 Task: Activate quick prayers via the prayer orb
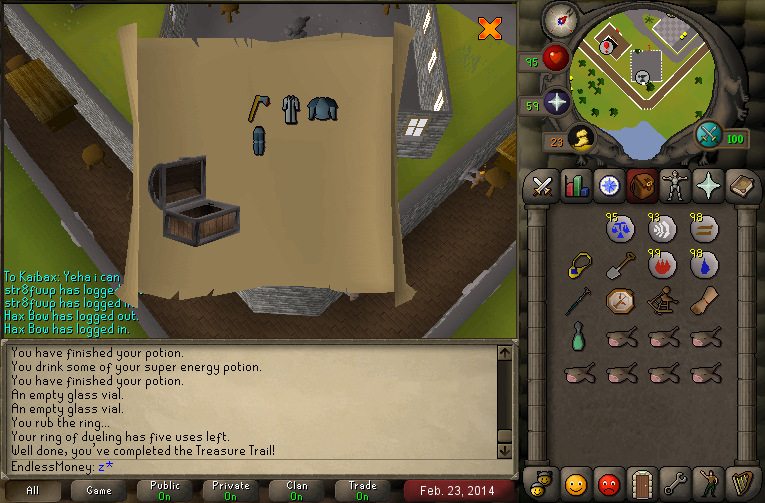tap(556, 101)
